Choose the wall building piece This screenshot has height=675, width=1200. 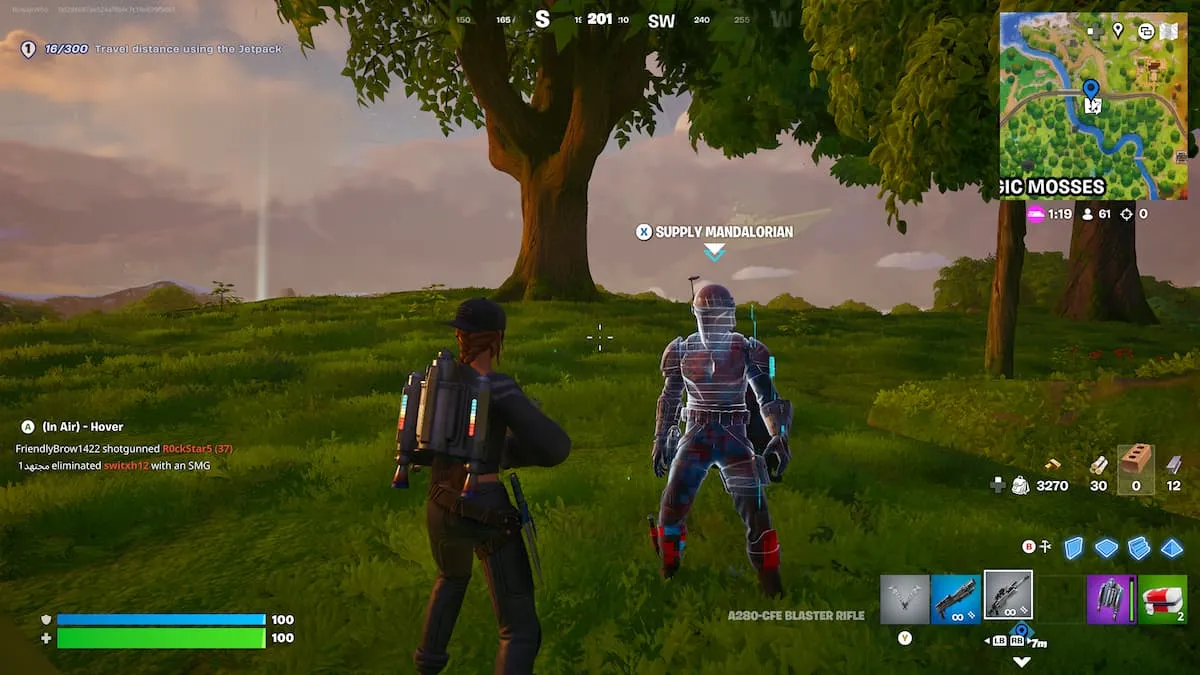pos(1073,548)
